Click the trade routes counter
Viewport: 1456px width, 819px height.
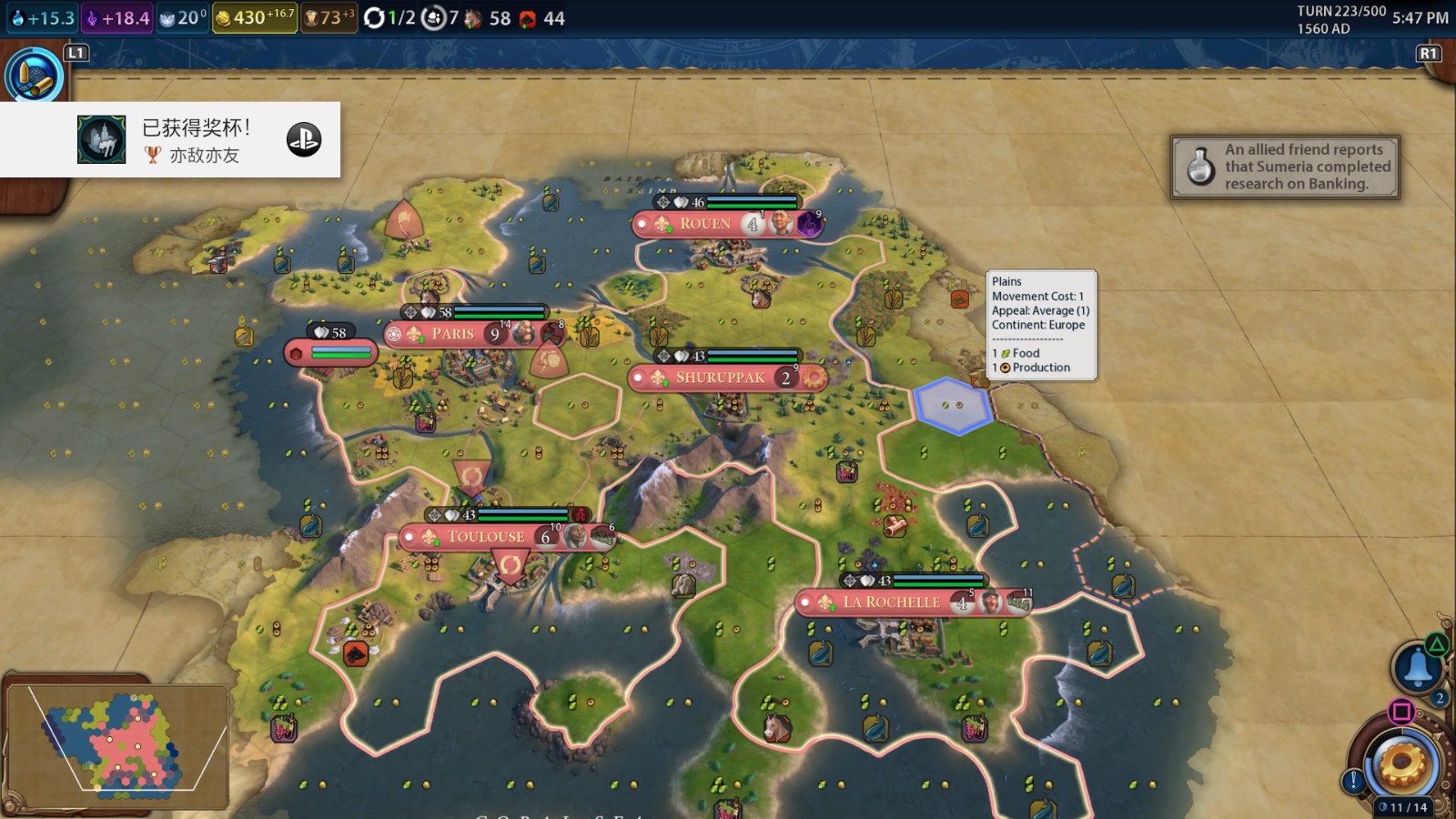tap(389, 18)
